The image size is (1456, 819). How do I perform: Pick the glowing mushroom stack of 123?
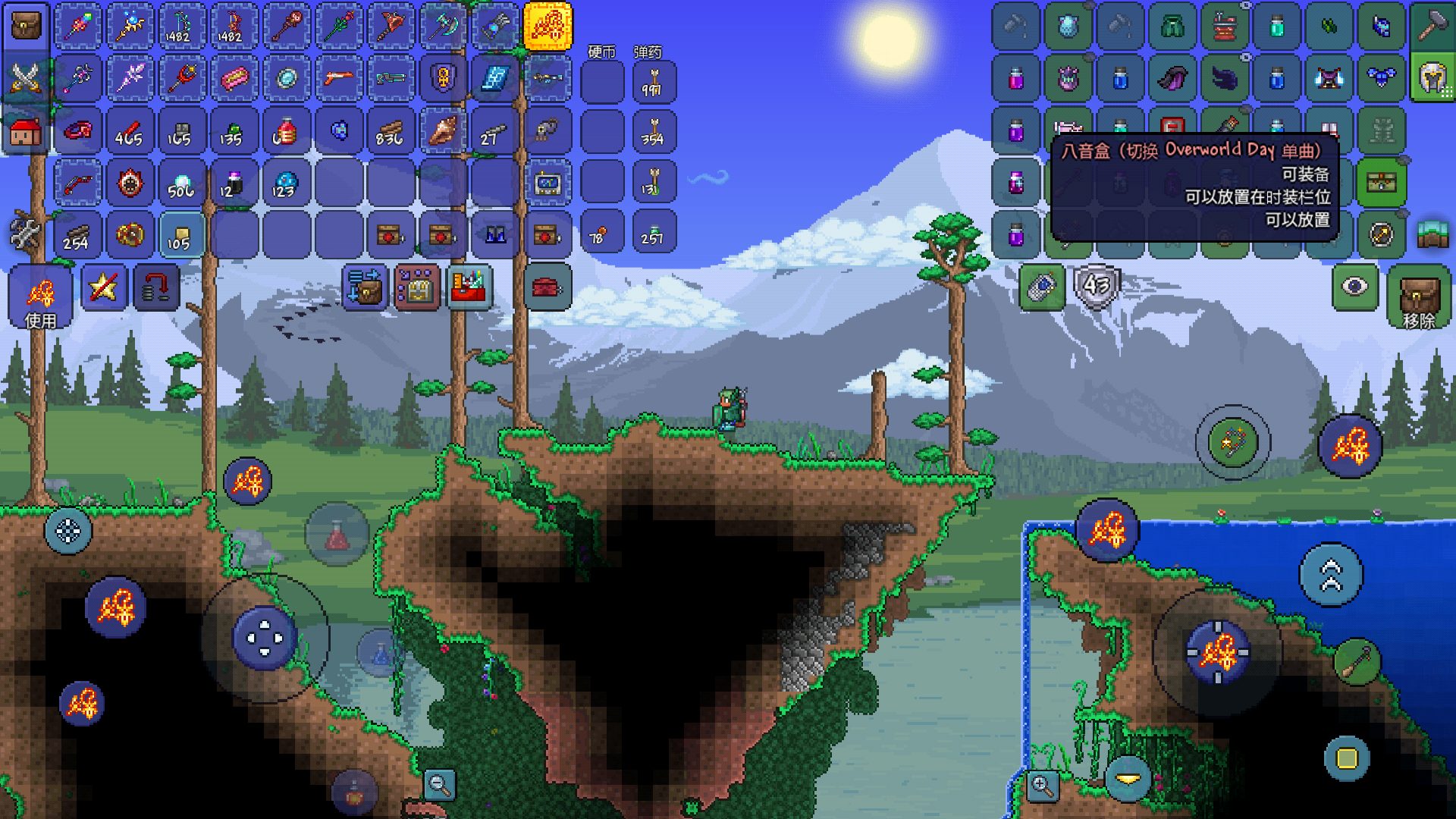[x=285, y=183]
